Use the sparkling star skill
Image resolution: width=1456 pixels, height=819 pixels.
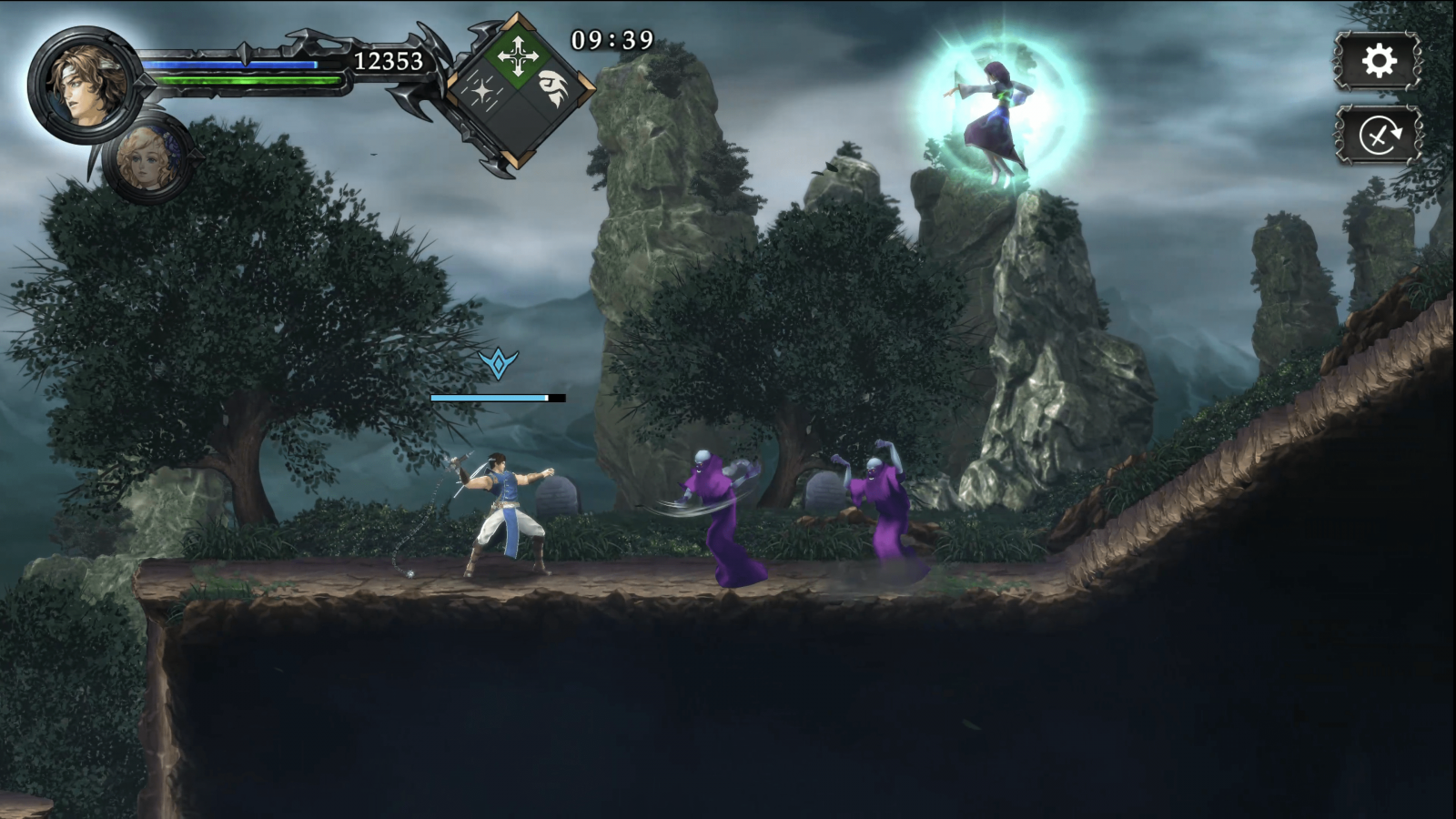click(x=482, y=91)
